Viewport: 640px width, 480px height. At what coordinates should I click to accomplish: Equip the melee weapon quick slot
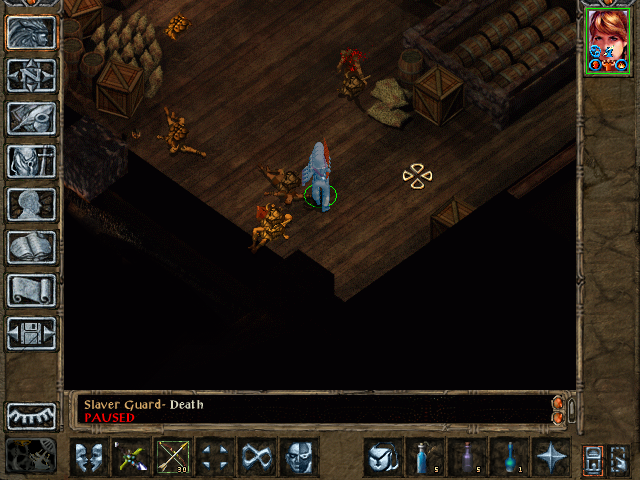(130, 457)
